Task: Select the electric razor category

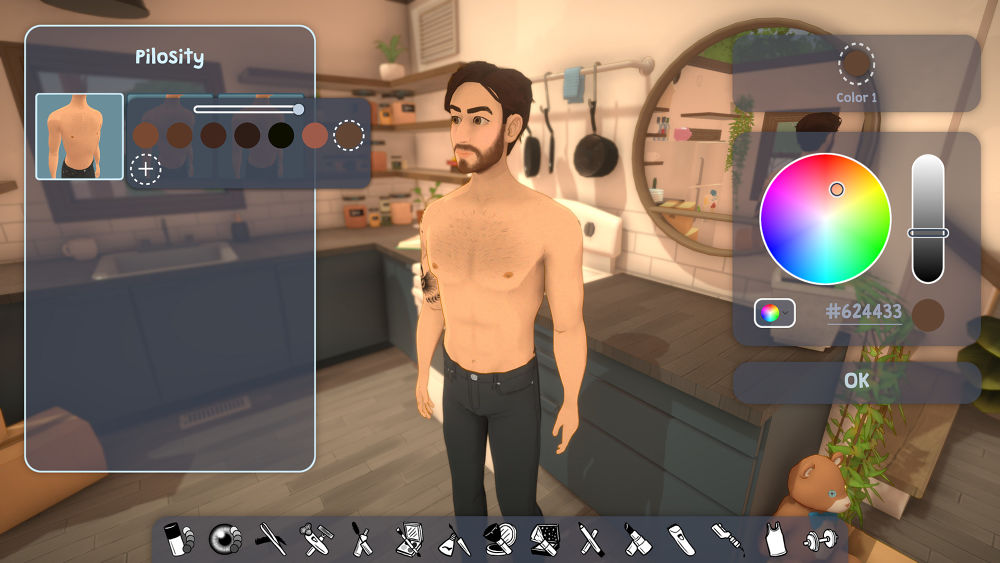Action: (x=679, y=540)
